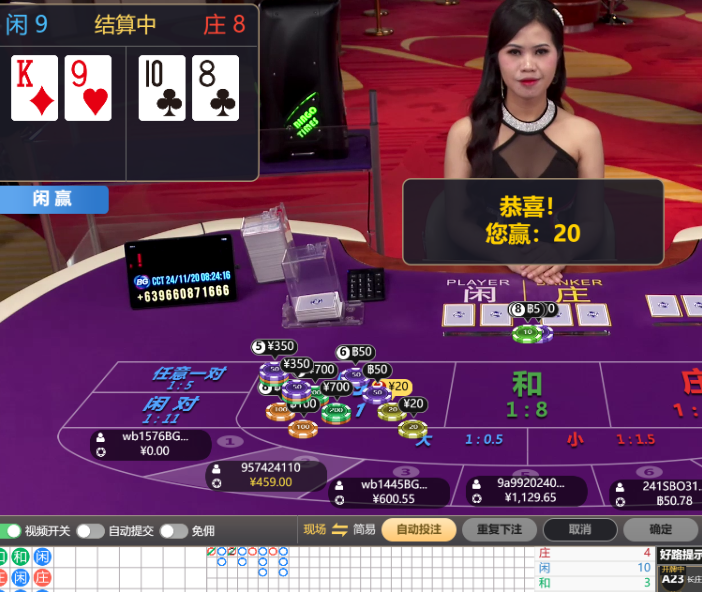The width and height of the screenshot is (702, 592).
Task: Repeat the last bet with 重复下注
Action: (x=499, y=529)
